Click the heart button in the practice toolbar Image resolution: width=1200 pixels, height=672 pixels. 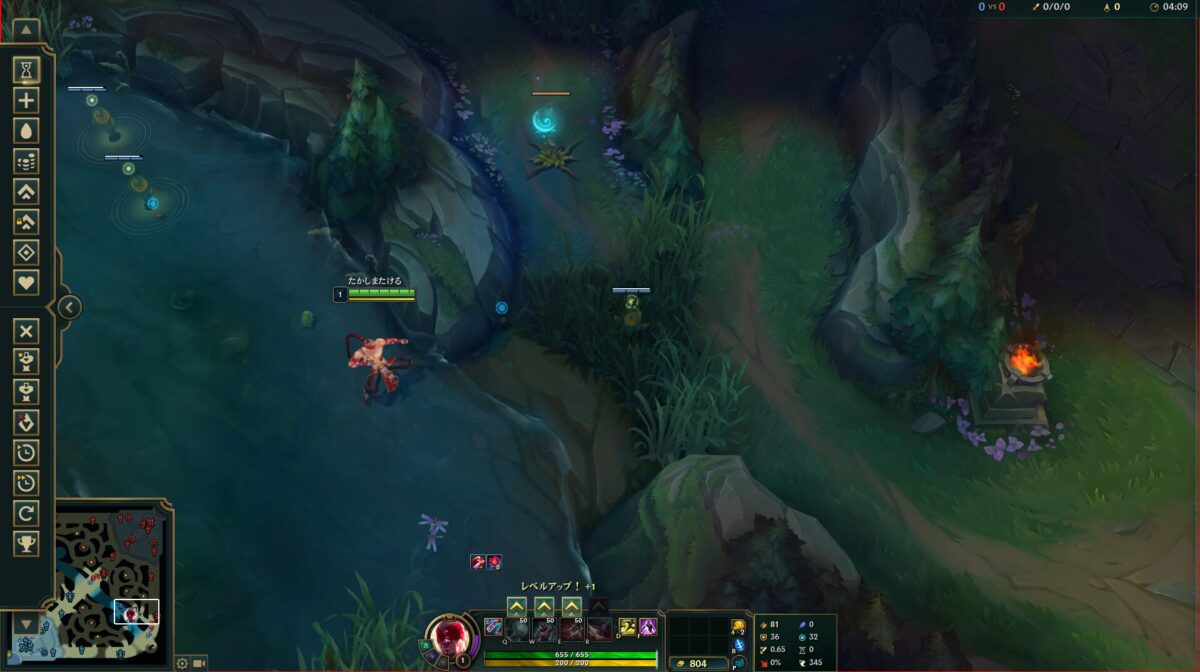coord(26,283)
